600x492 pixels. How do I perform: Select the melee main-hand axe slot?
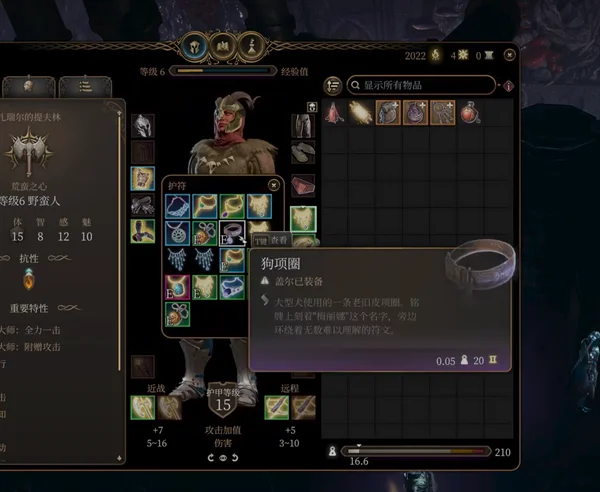142,406
